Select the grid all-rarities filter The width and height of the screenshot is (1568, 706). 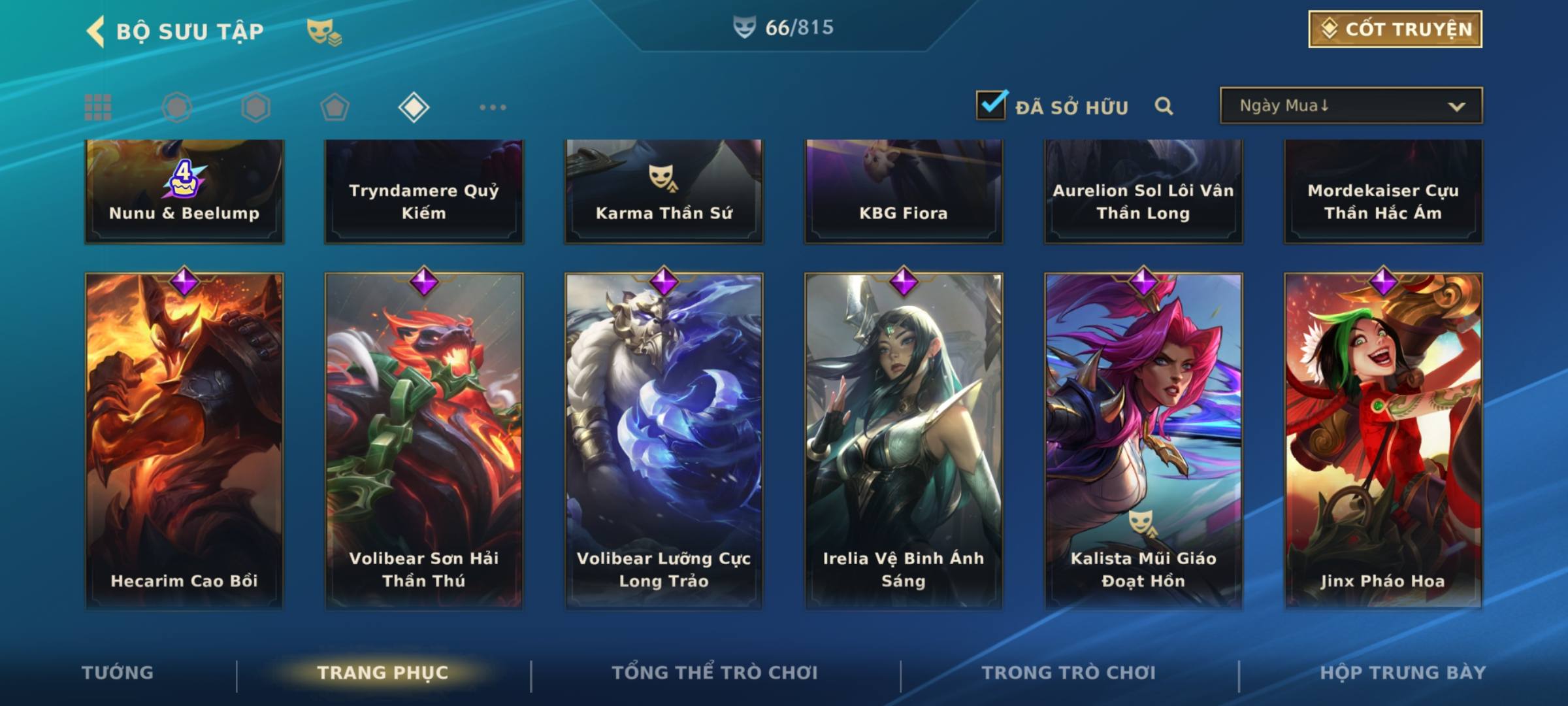pyautogui.click(x=98, y=107)
